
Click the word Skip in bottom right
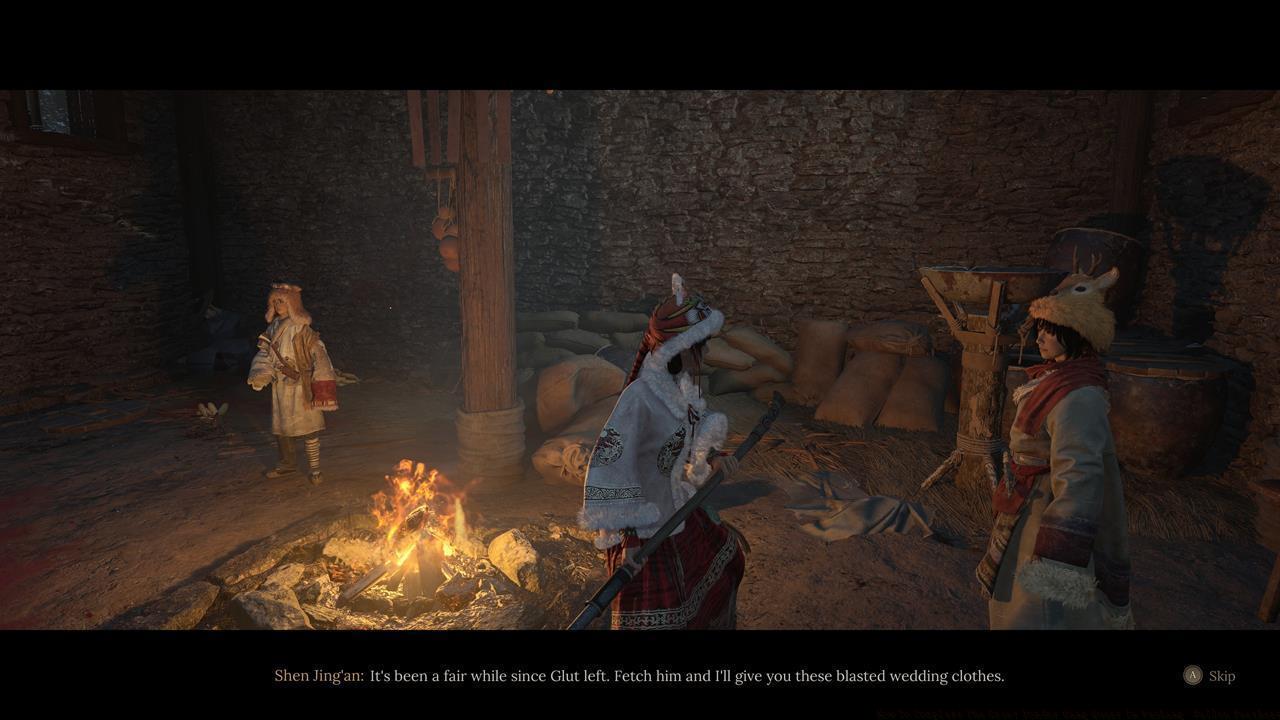(1221, 676)
